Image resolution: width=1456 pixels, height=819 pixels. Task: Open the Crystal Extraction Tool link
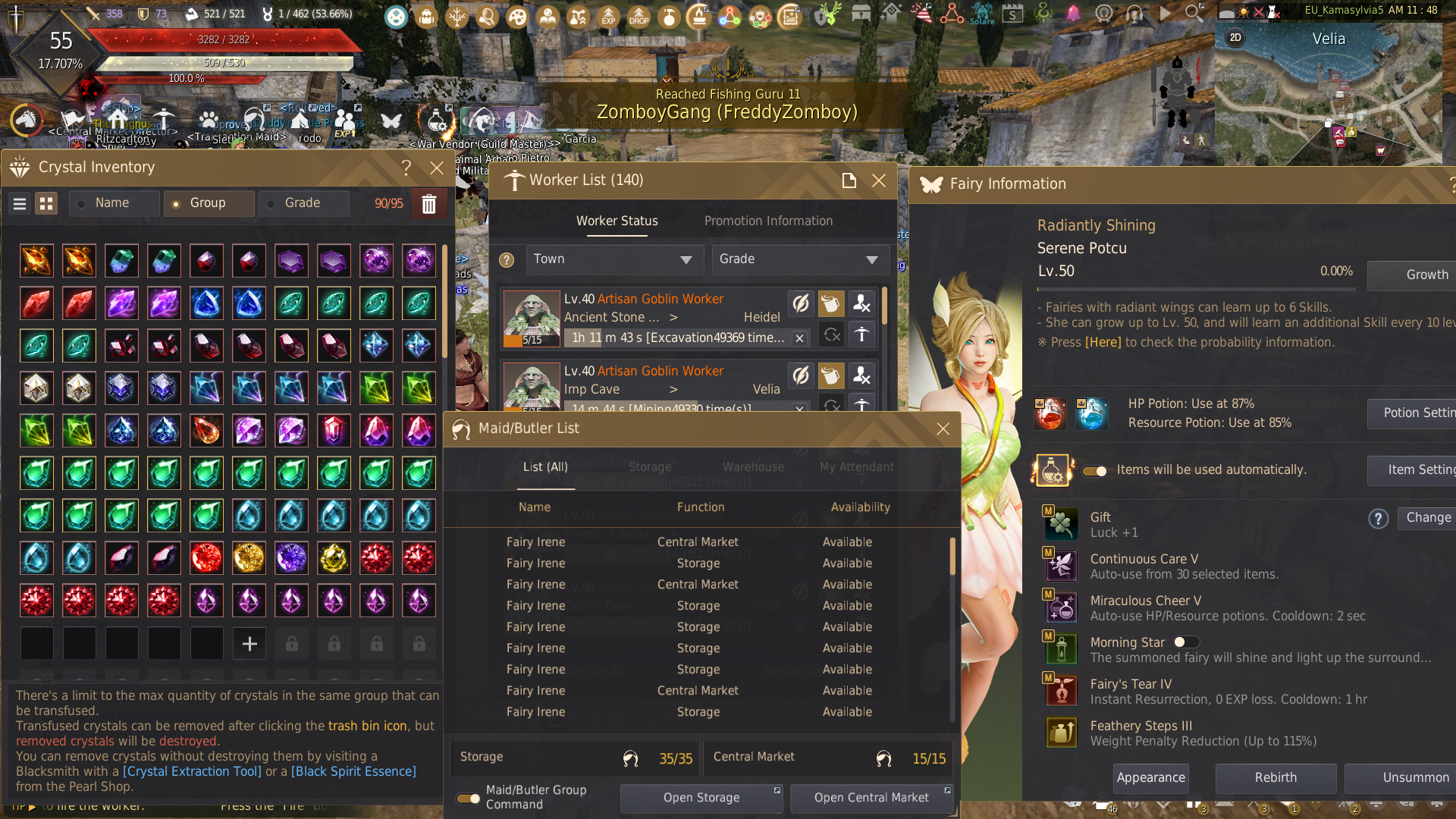[192, 771]
